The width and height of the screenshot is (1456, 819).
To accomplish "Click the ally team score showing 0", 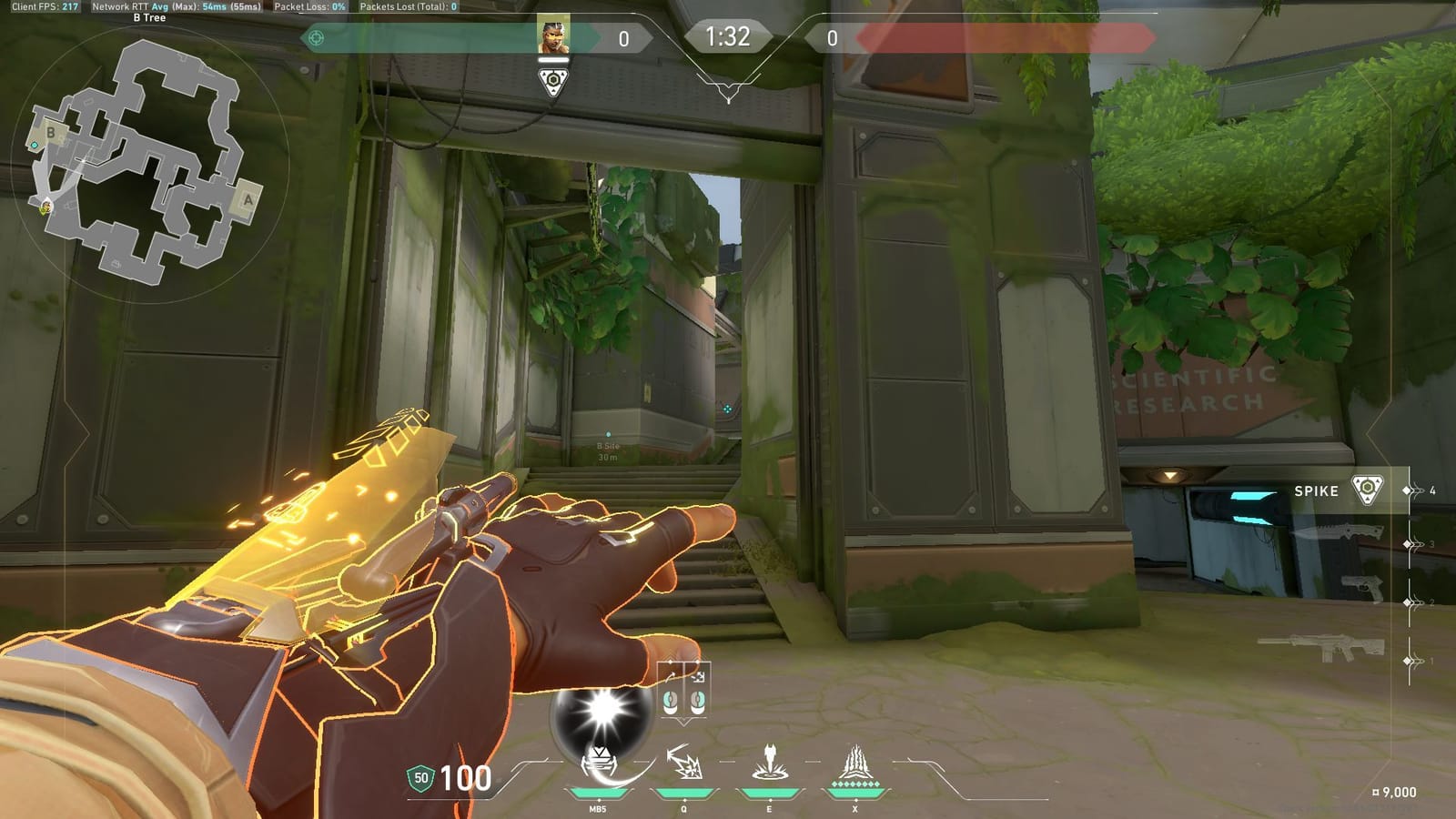I will pos(624,37).
